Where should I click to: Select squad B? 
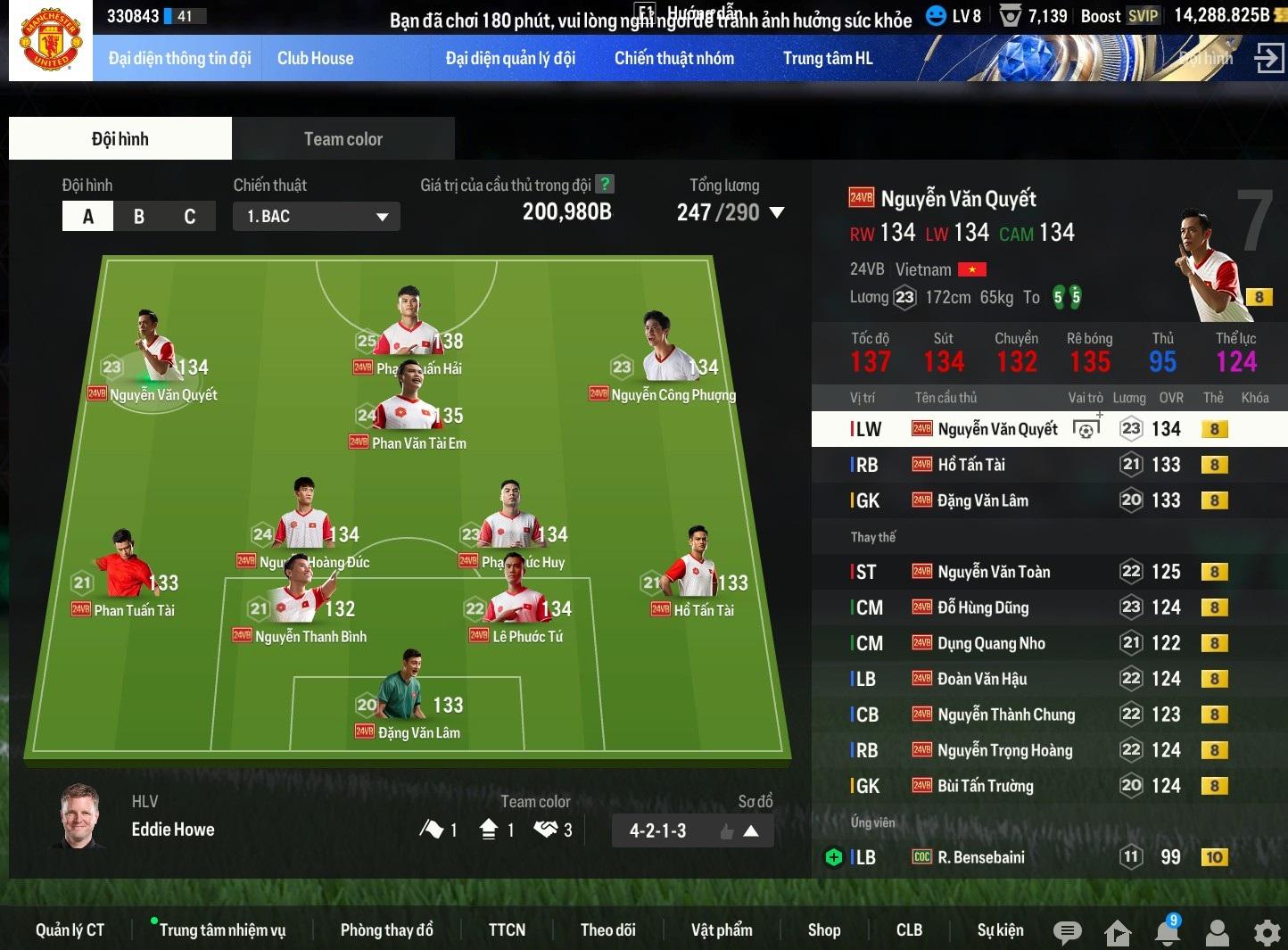point(139,217)
